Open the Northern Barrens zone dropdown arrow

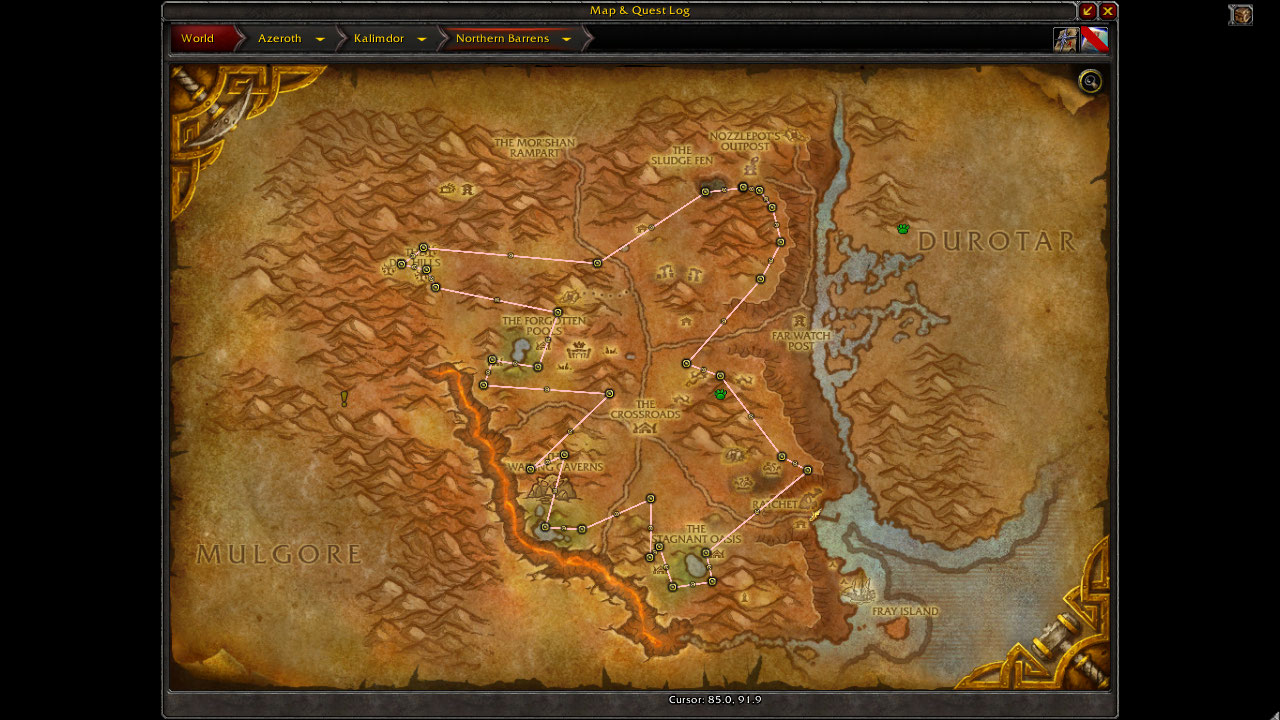pyautogui.click(x=566, y=40)
